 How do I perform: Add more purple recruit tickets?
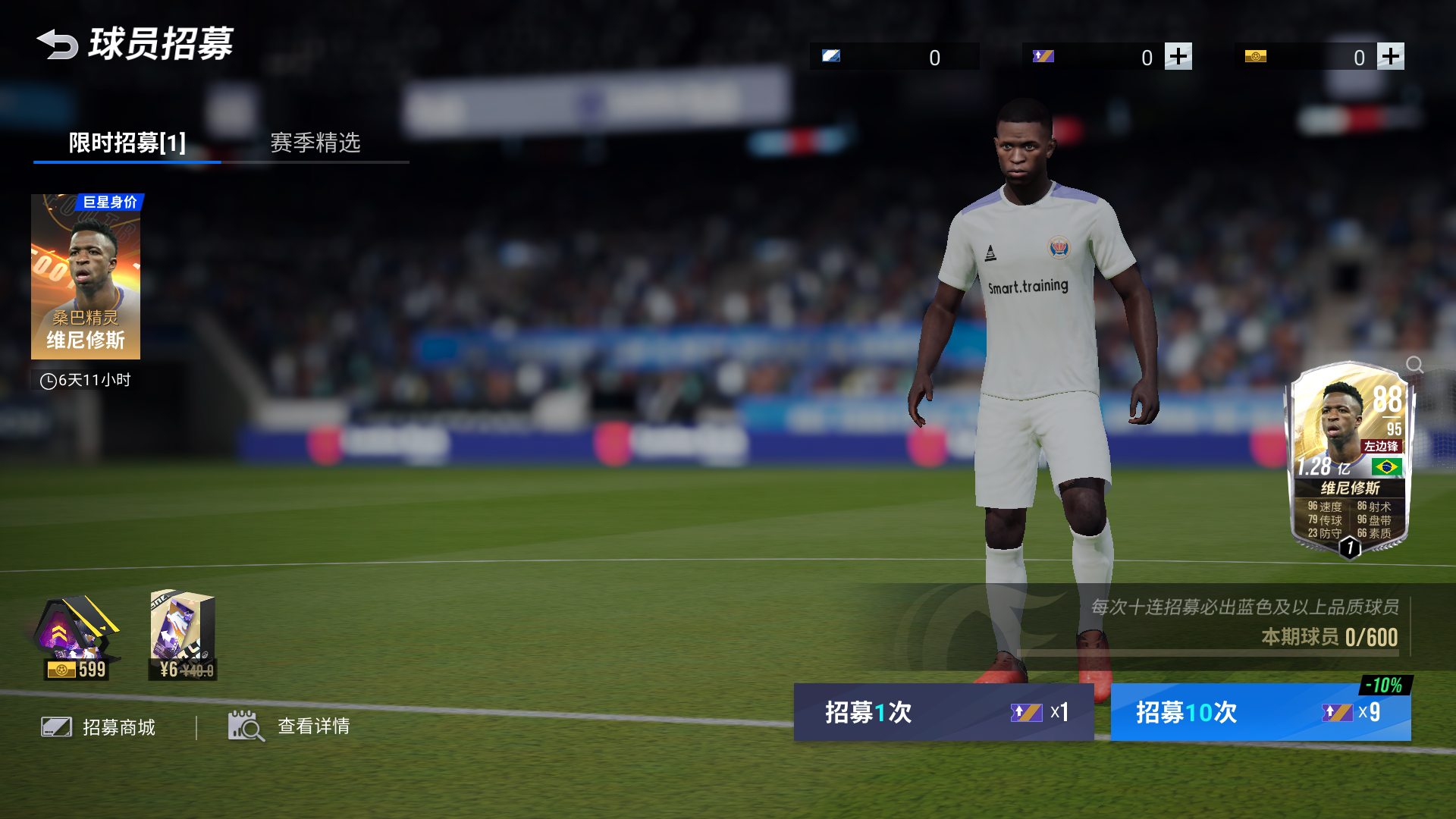[1178, 56]
